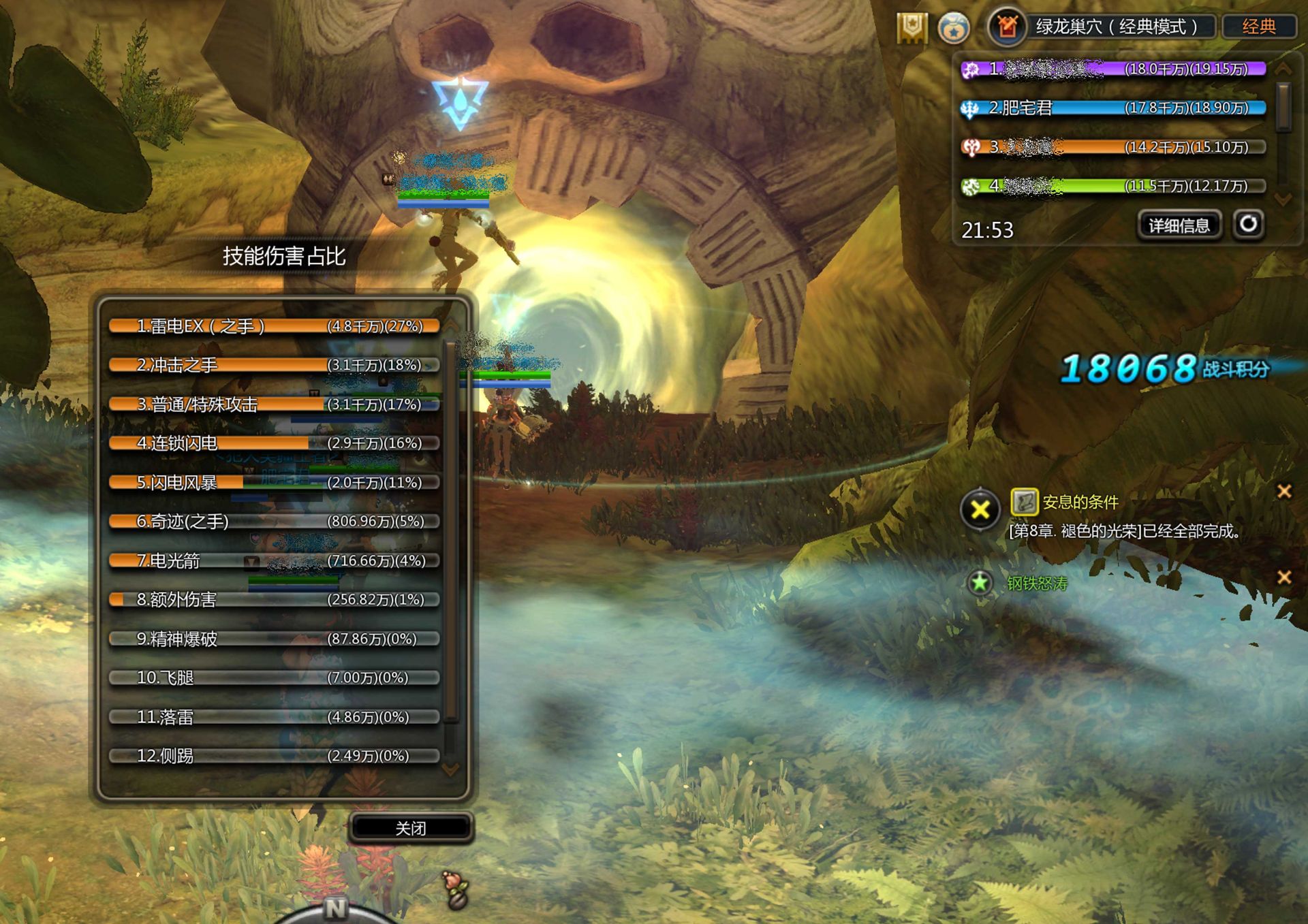Select player 肥宅君 in damage ranking
Viewport: 1308px width, 924px height.
[1112, 108]
